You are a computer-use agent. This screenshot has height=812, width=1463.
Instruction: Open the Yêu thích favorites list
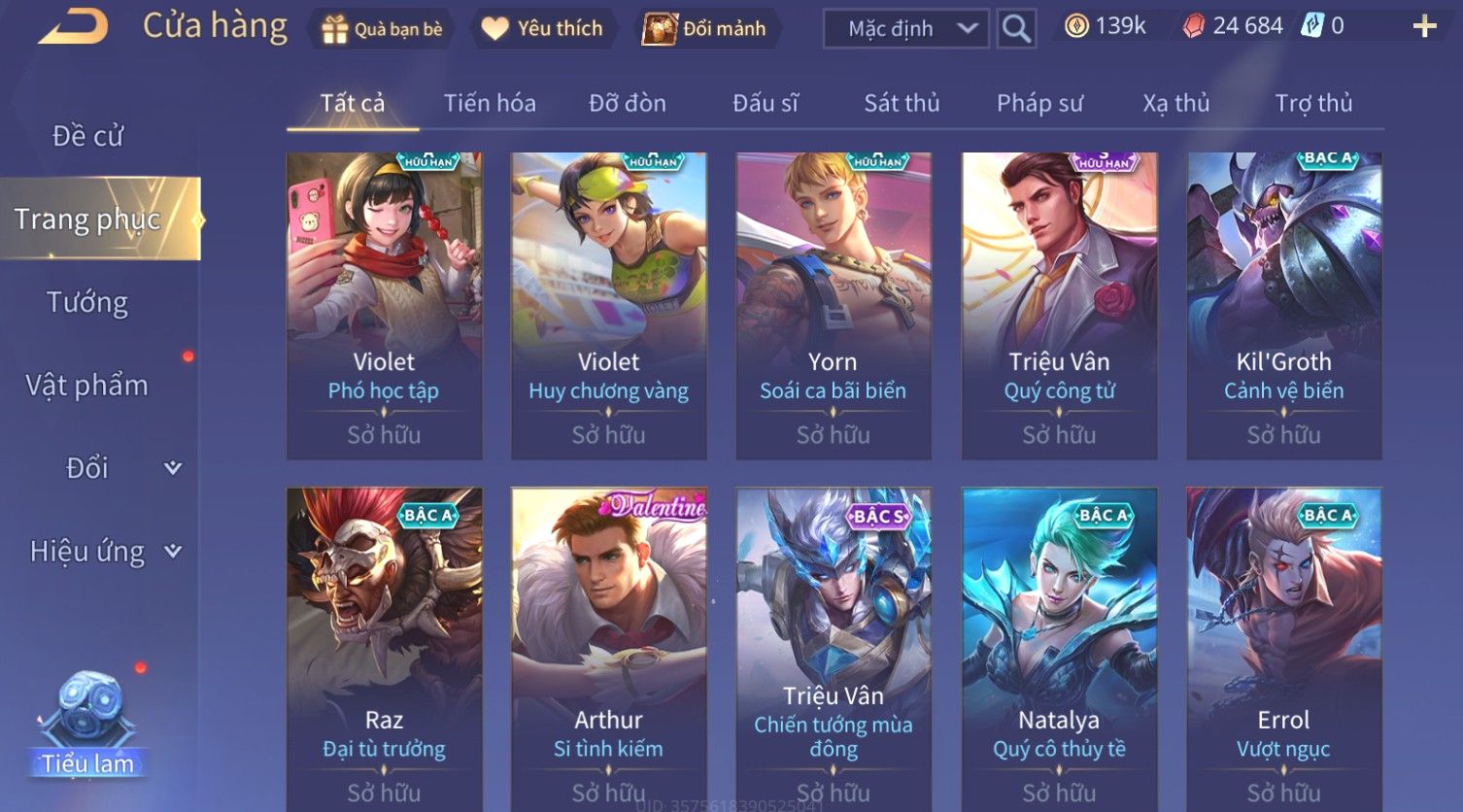(543, 29)
